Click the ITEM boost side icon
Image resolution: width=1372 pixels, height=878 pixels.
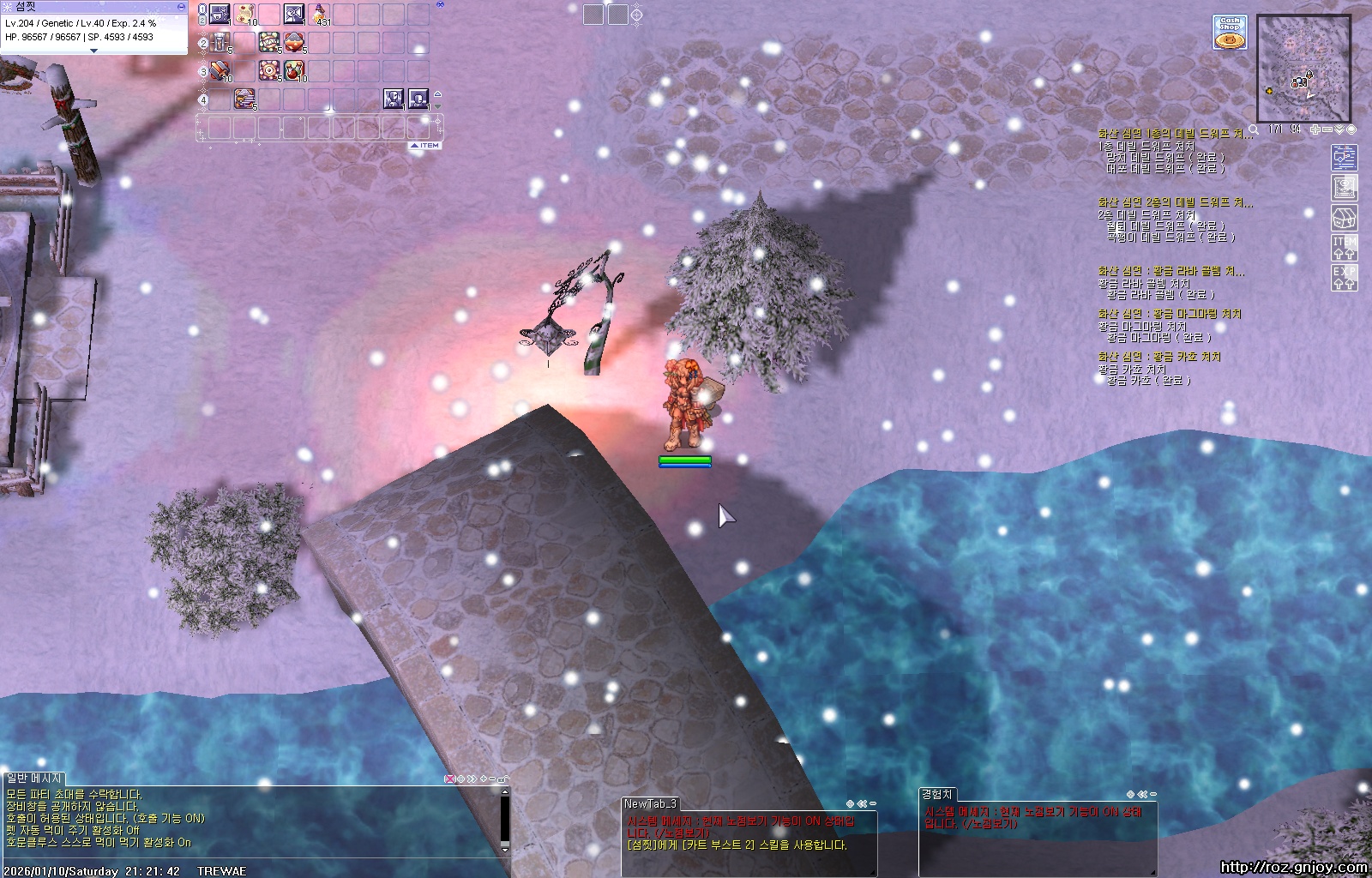coord(1344,248)
